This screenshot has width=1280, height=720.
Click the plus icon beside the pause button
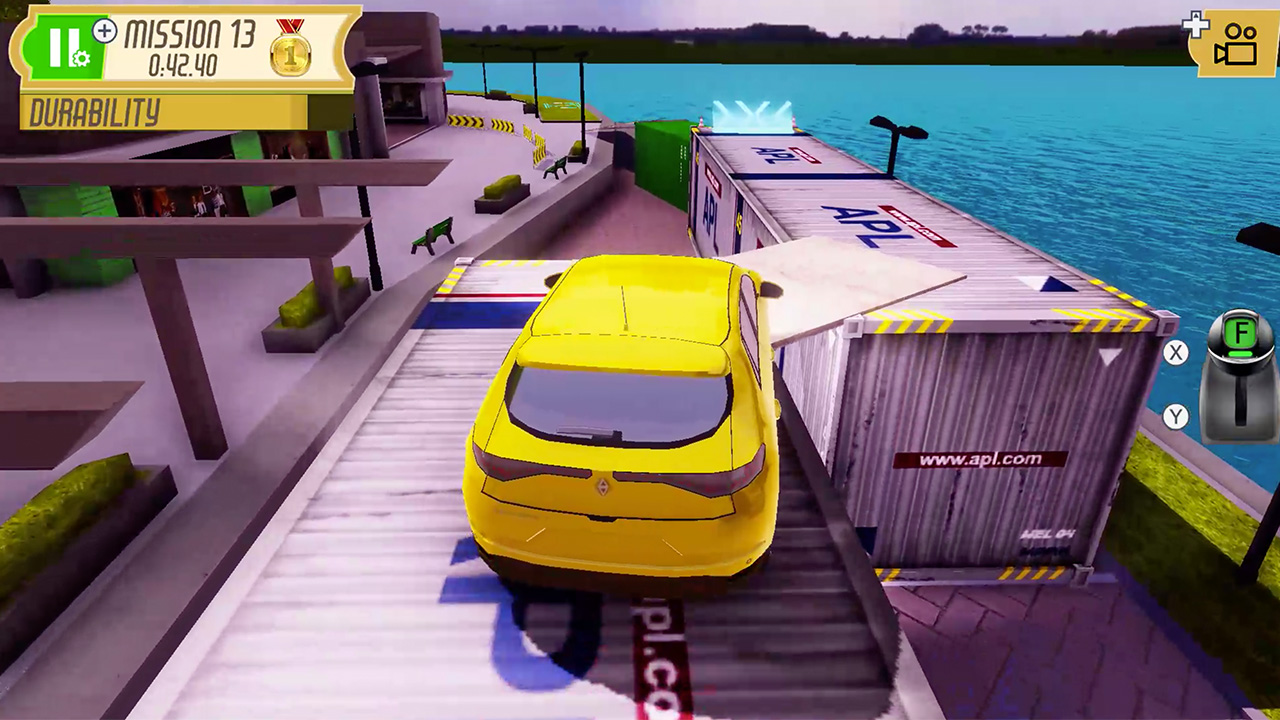pos(104,31)
